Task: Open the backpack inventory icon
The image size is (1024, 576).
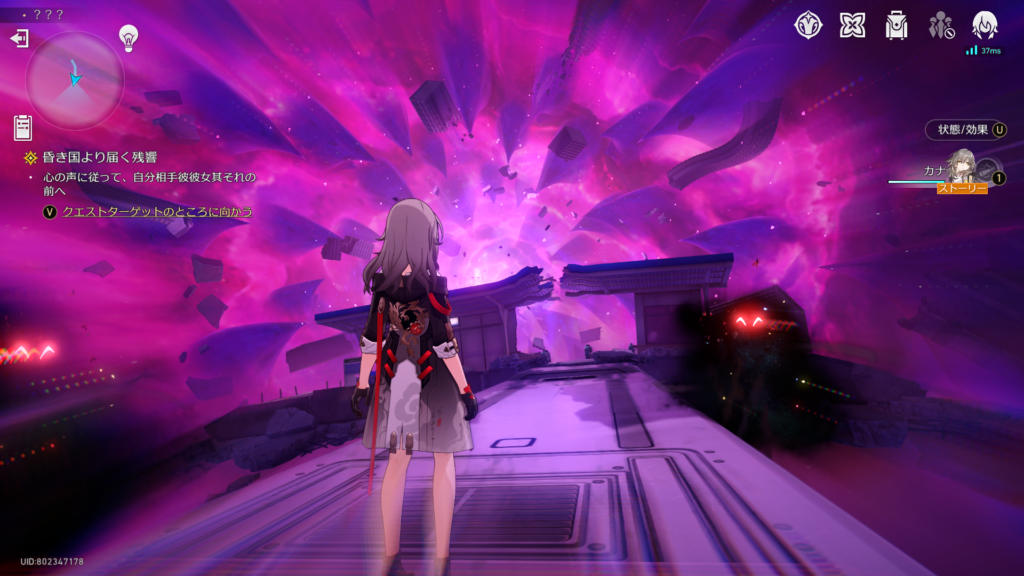Action: (896, 25)
